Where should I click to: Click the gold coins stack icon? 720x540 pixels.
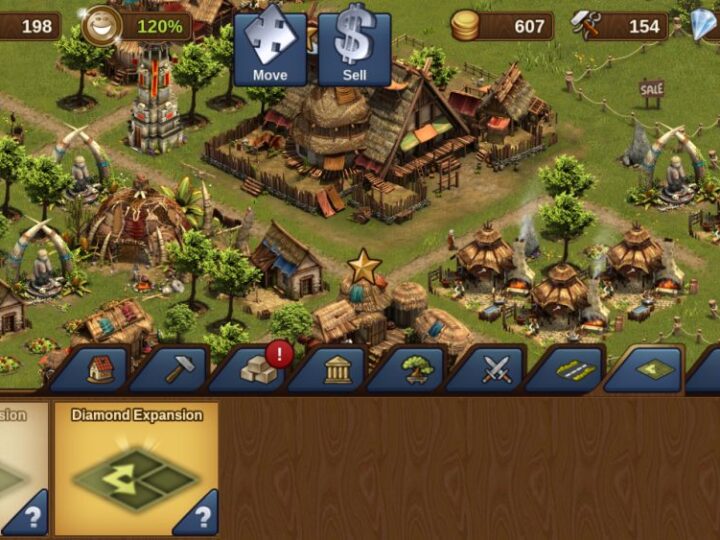click(465, 26)
